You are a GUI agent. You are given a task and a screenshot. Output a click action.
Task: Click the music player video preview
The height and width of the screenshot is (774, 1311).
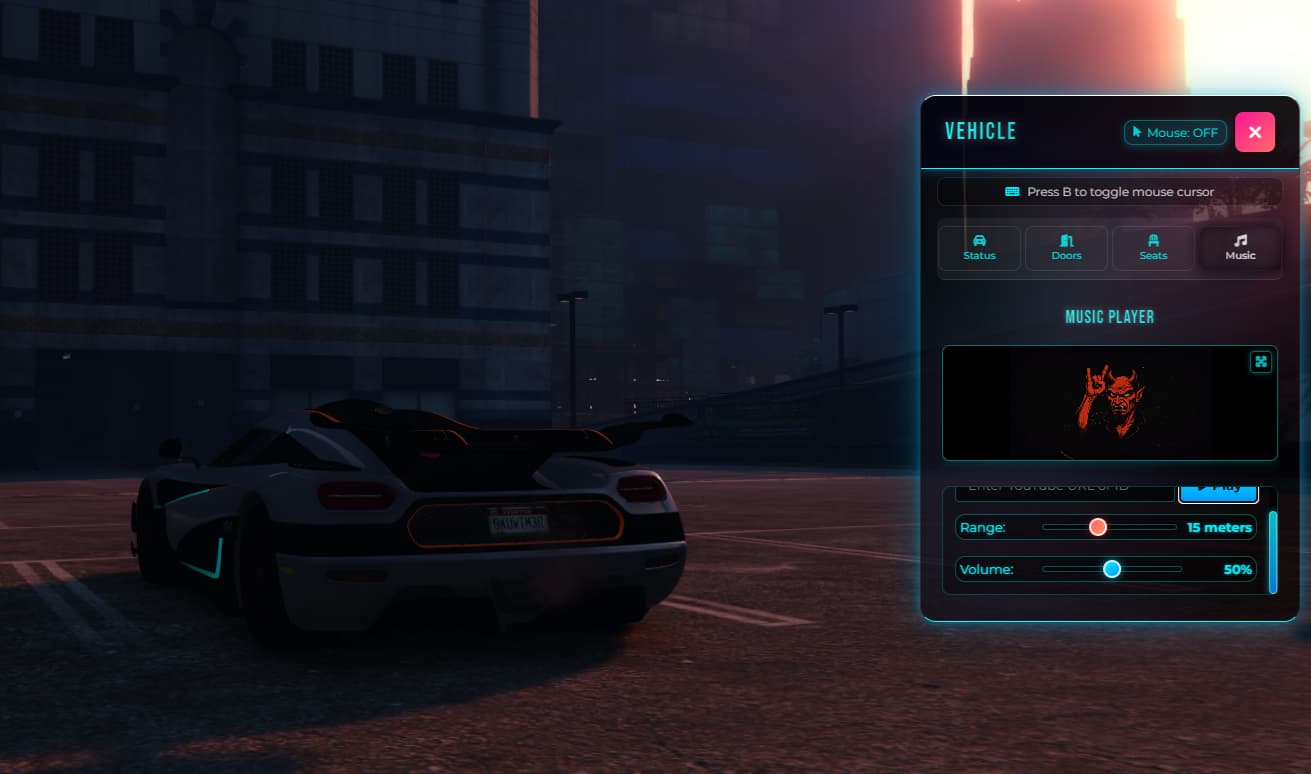(1109, 403)
